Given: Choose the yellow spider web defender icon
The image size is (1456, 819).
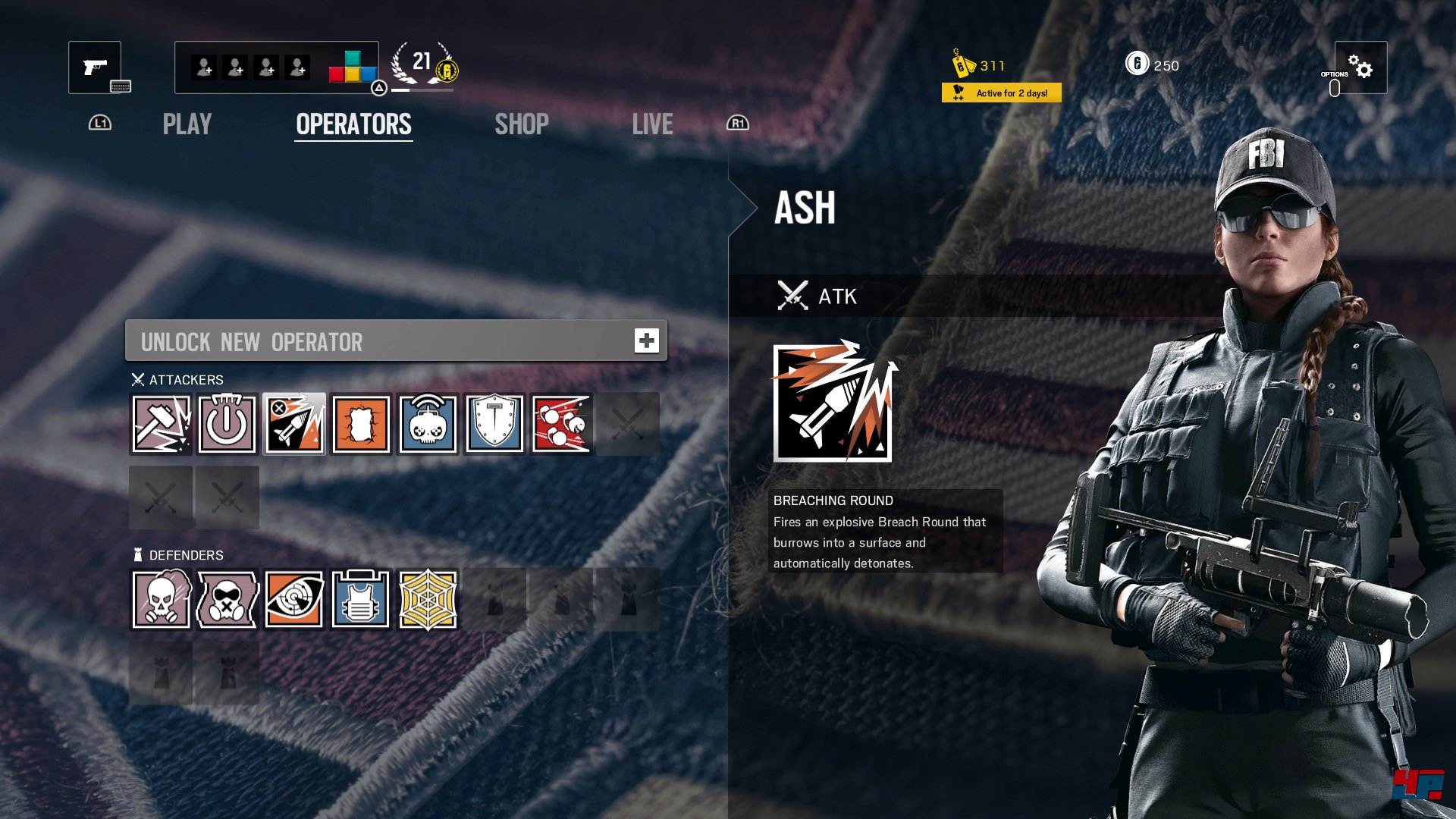Looking at the screenshot, I should coord(428,600).
